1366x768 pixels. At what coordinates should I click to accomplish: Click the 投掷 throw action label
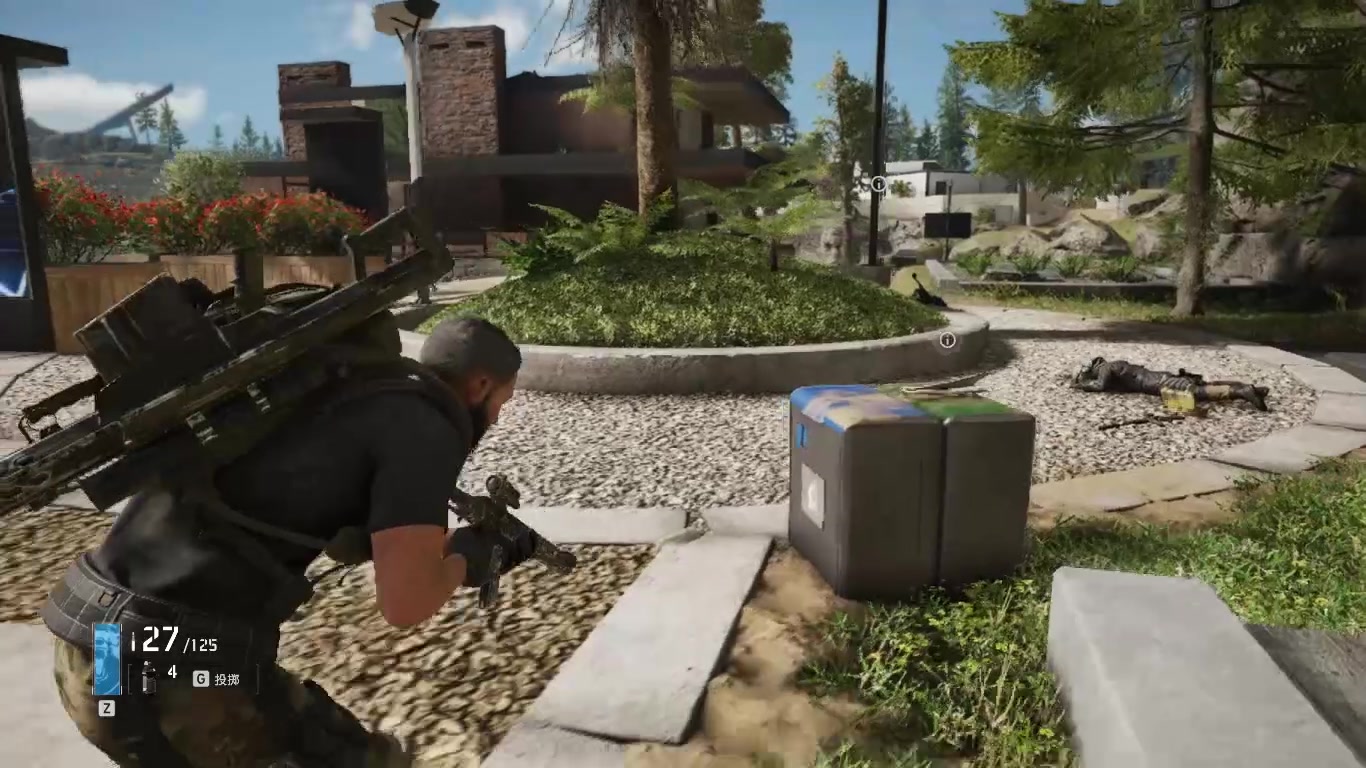tap(229, 678)
